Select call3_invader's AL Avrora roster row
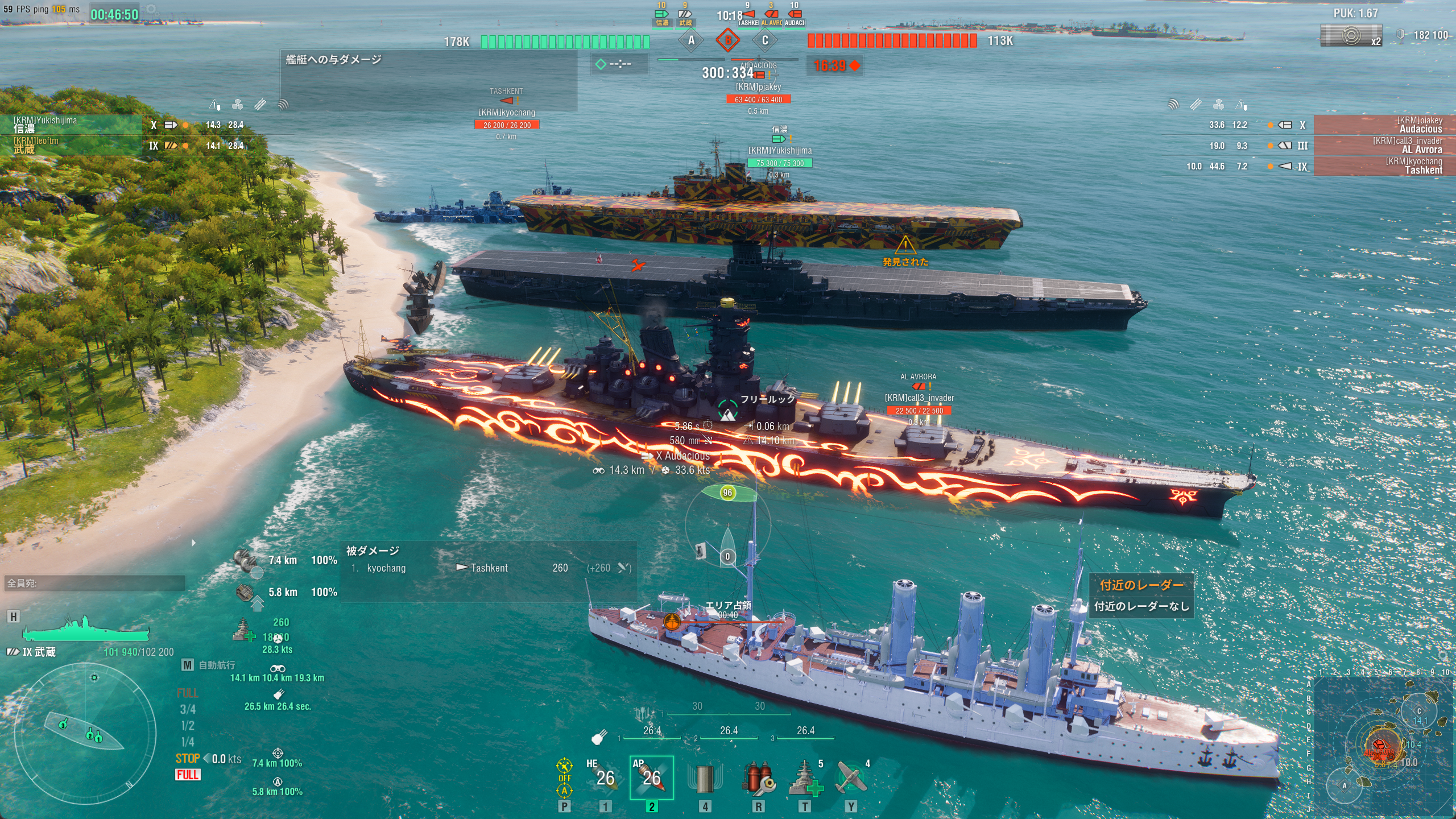The width and height of the screenshot is (1456, 819). [x=1383, y=145]
